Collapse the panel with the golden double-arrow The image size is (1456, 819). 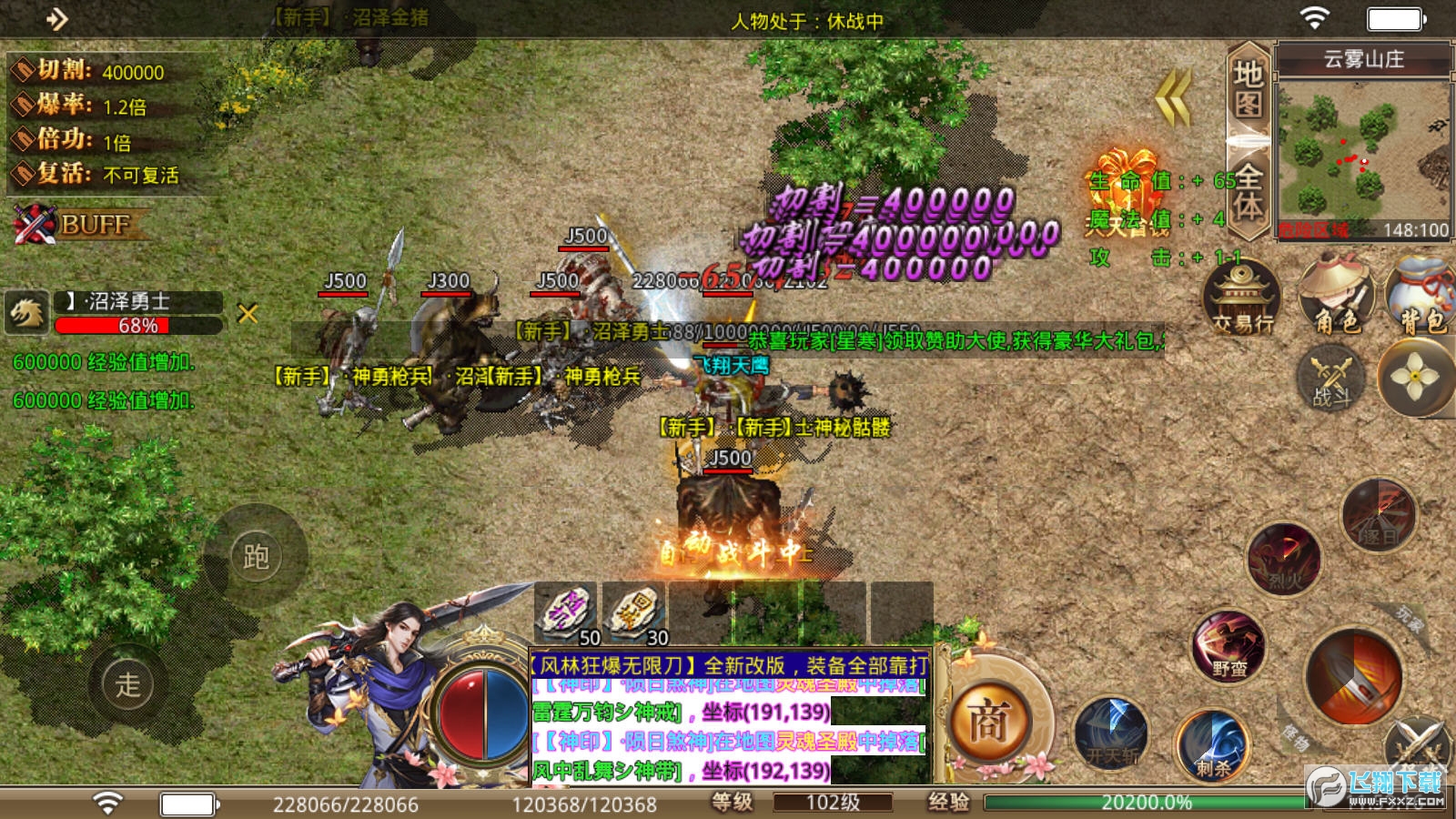[x=1174, y=98]
